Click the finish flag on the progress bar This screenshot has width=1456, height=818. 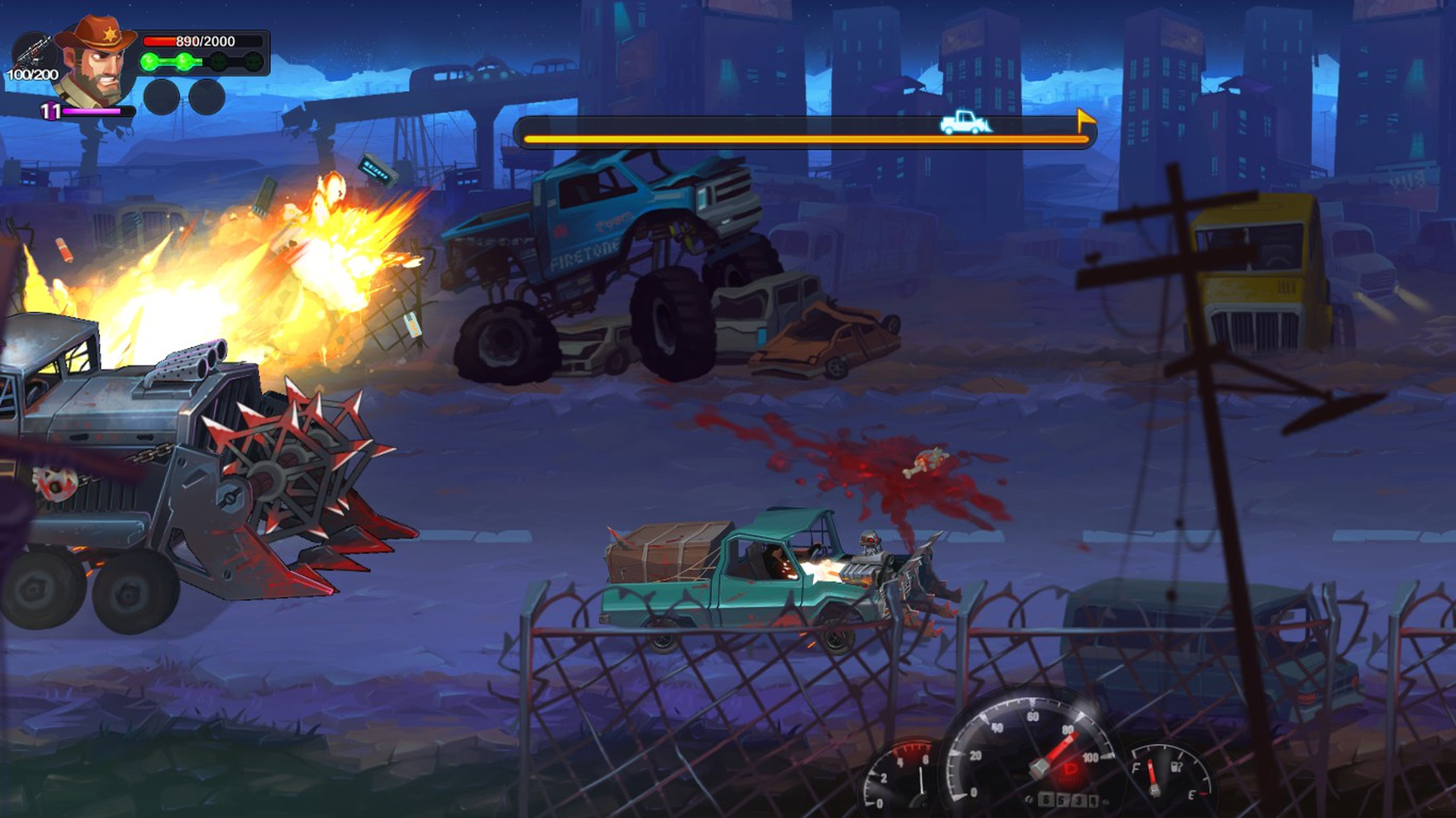[x=1085, y=120]
